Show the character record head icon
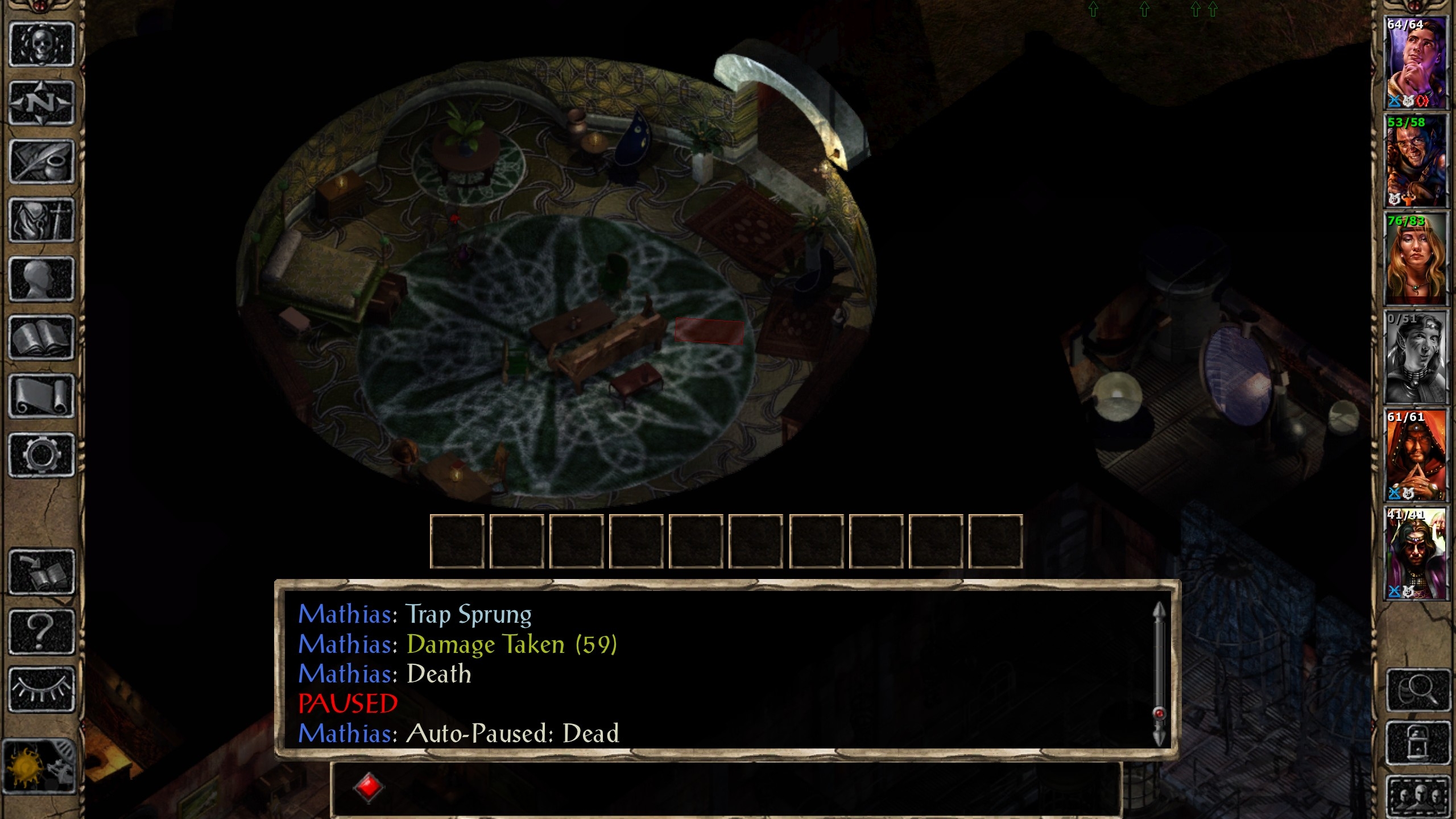Image resolution: width=1456 pixels, height=819 pixels. (42, 279)
